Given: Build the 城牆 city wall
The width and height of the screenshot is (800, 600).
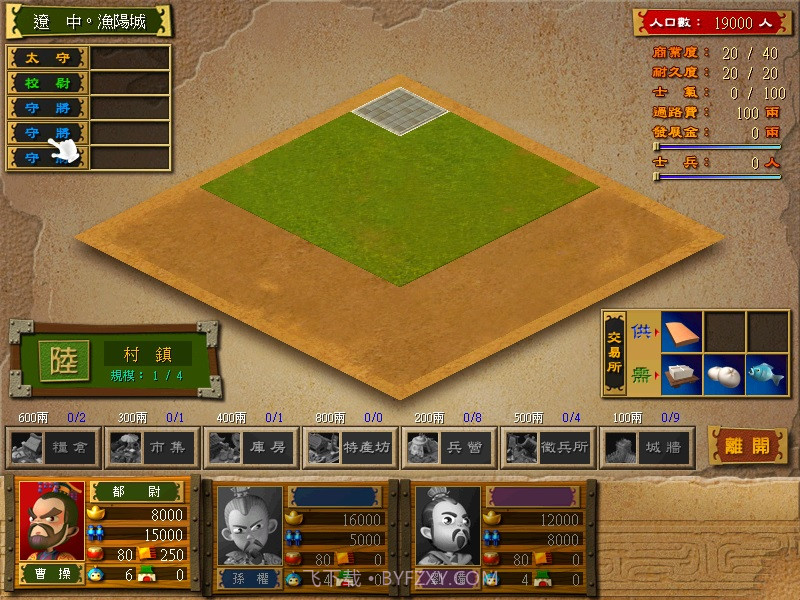Looking at the screenshot, I should pos(646,447).
